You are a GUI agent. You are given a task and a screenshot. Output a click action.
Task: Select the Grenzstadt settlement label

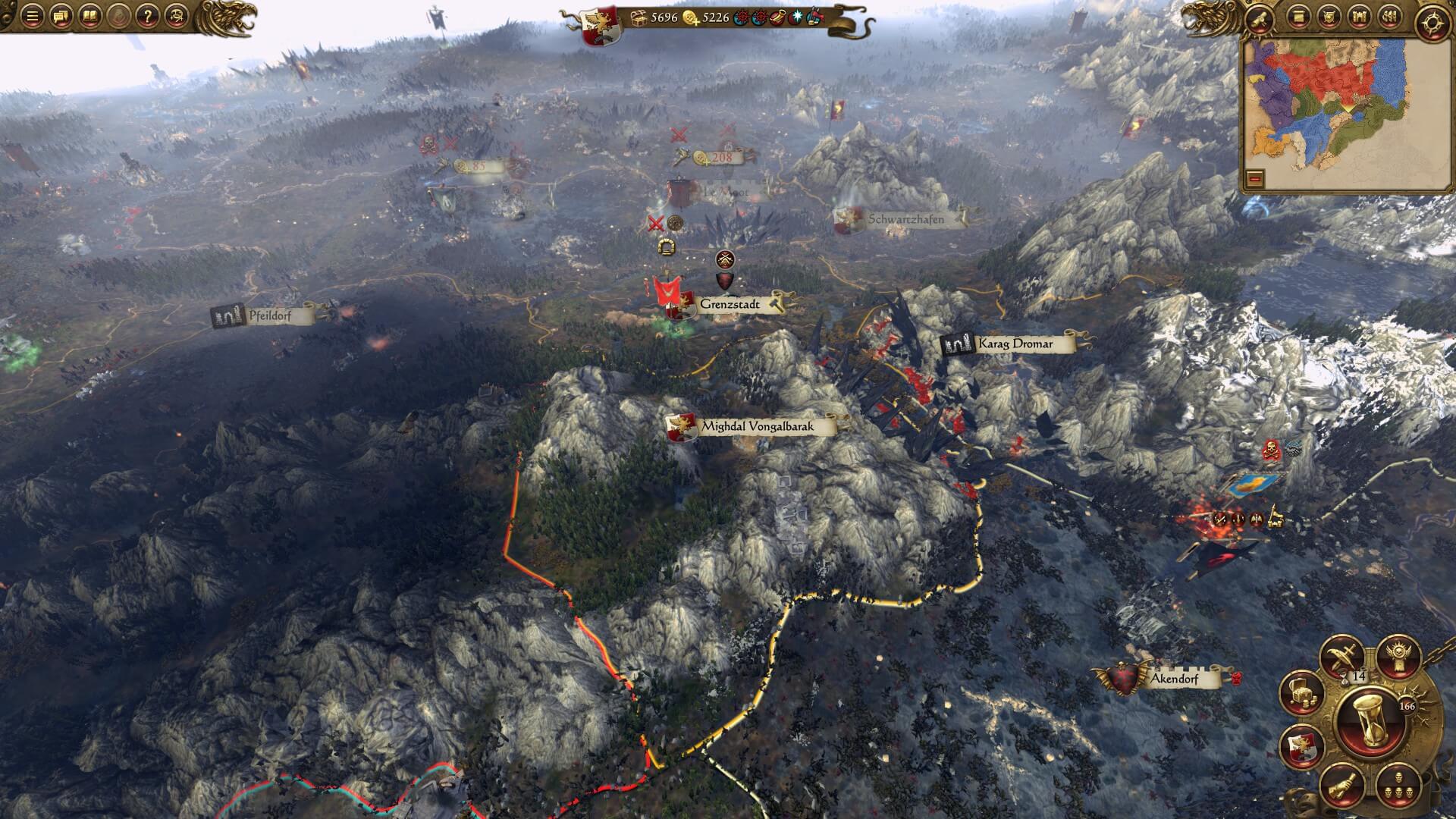point(729,304)
